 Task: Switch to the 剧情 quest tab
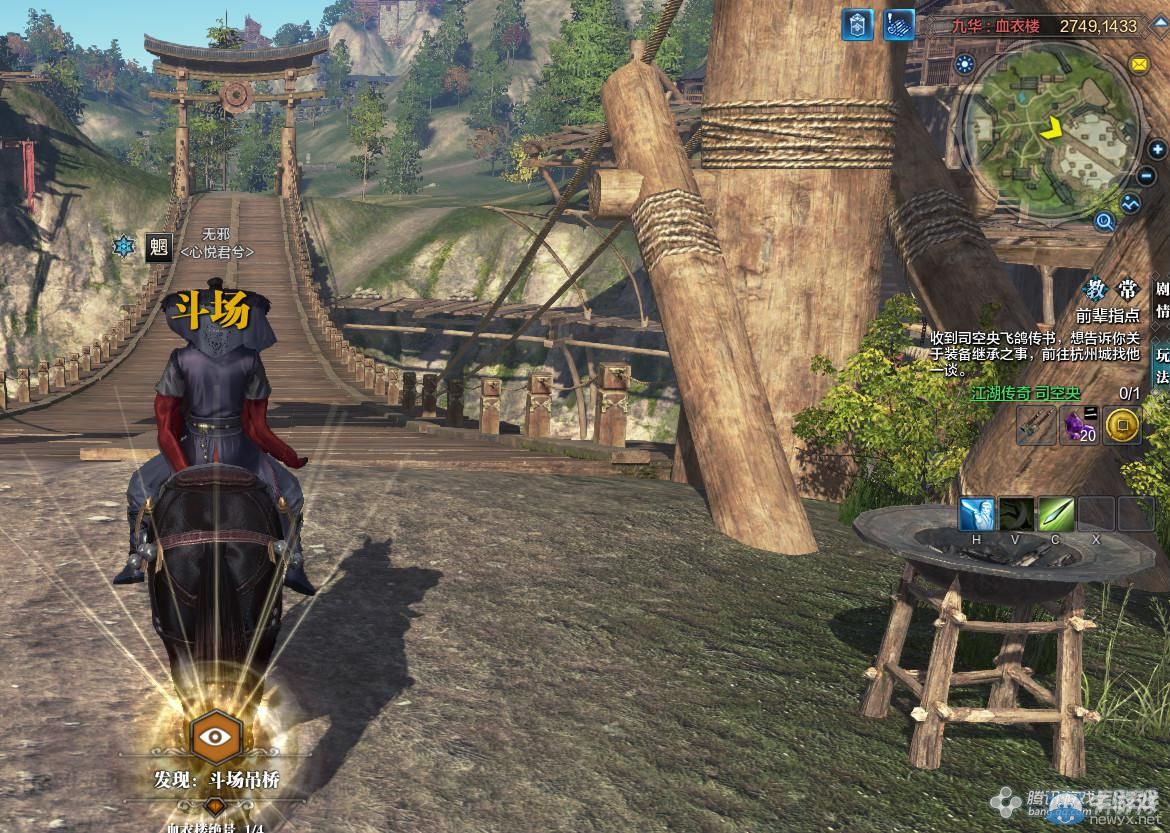1162,300
